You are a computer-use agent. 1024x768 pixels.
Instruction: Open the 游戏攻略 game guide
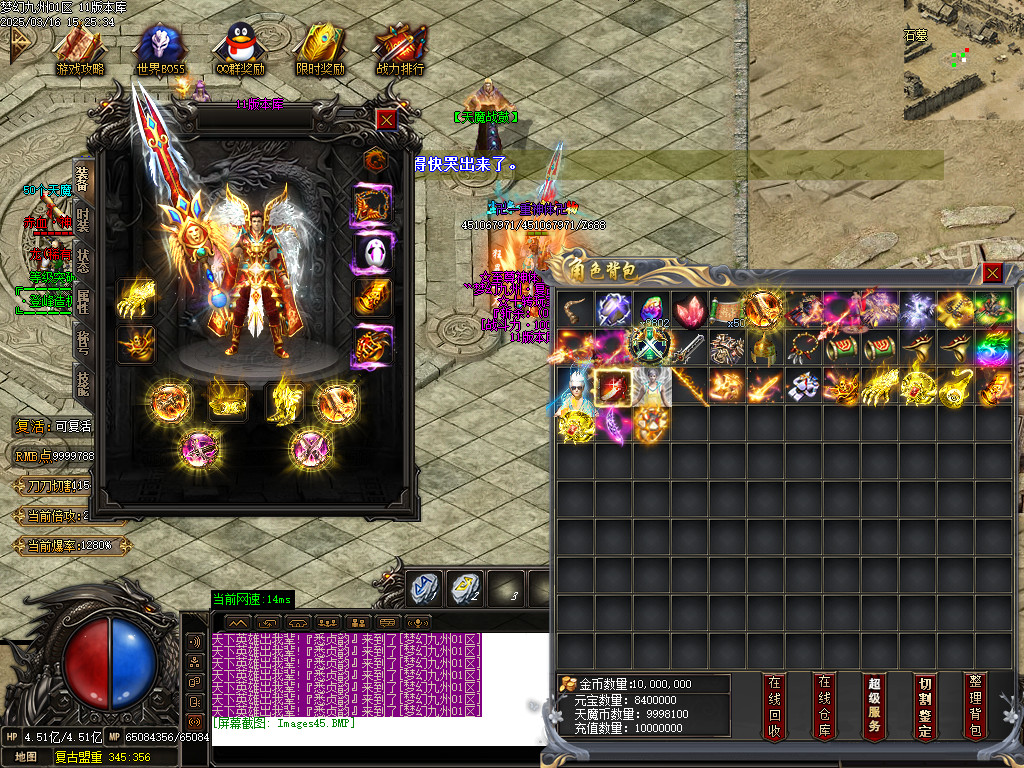point(79,50)
